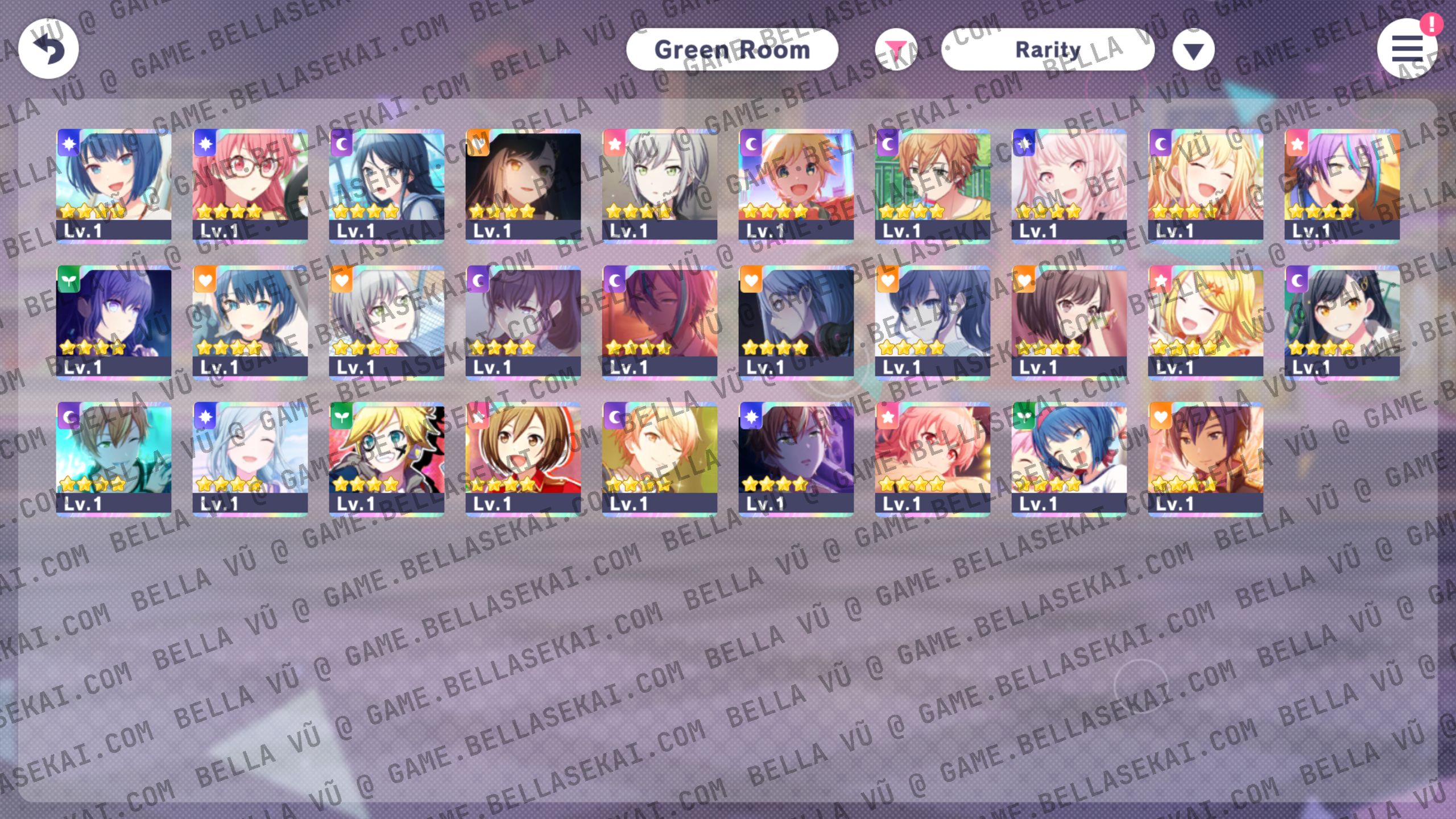Click the downward triangle sort-order arrow
Image resolution: width=1456 pixels, height=819 pixels.
click(x=1193, y=50)
